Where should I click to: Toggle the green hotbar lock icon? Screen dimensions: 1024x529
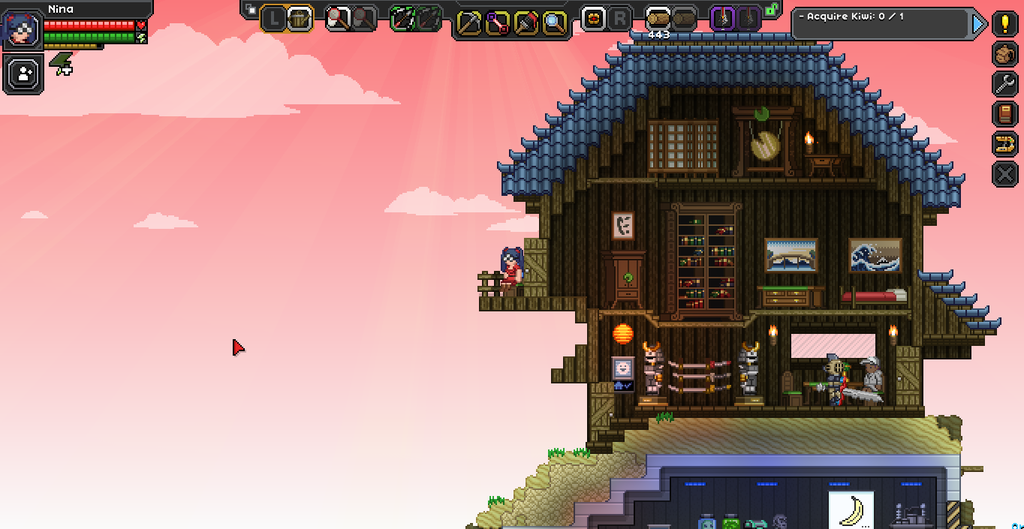coord(771,10)
